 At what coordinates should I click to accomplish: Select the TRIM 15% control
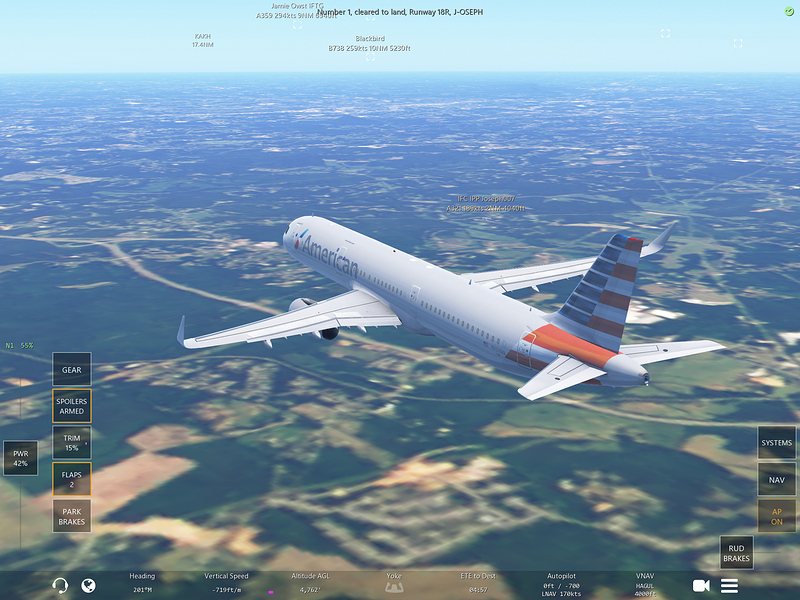[x=72, y=443]
